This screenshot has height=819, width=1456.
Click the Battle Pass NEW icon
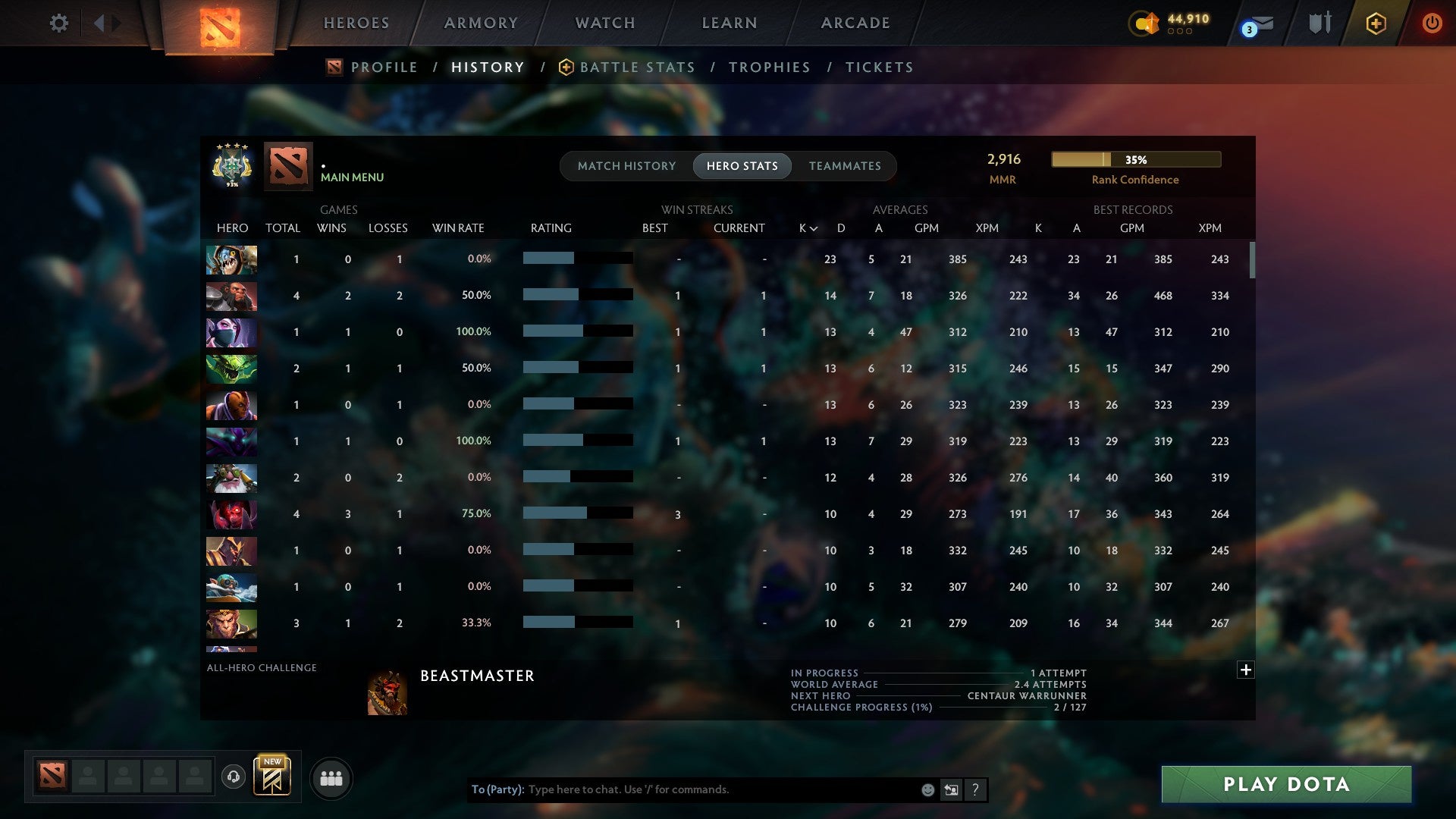click(x=273, y=775)
